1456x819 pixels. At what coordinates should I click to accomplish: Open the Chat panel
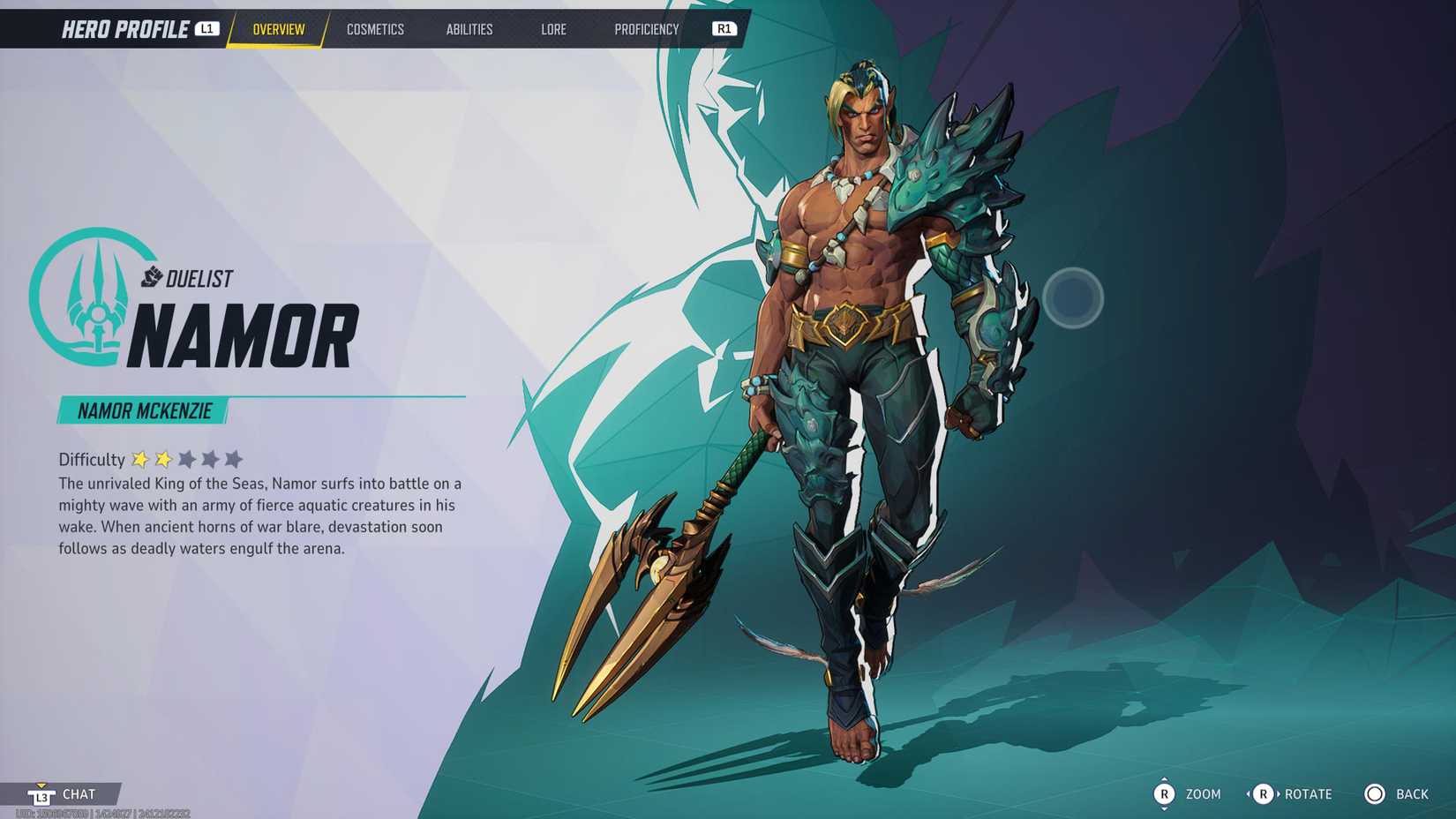tap(79, 793)
